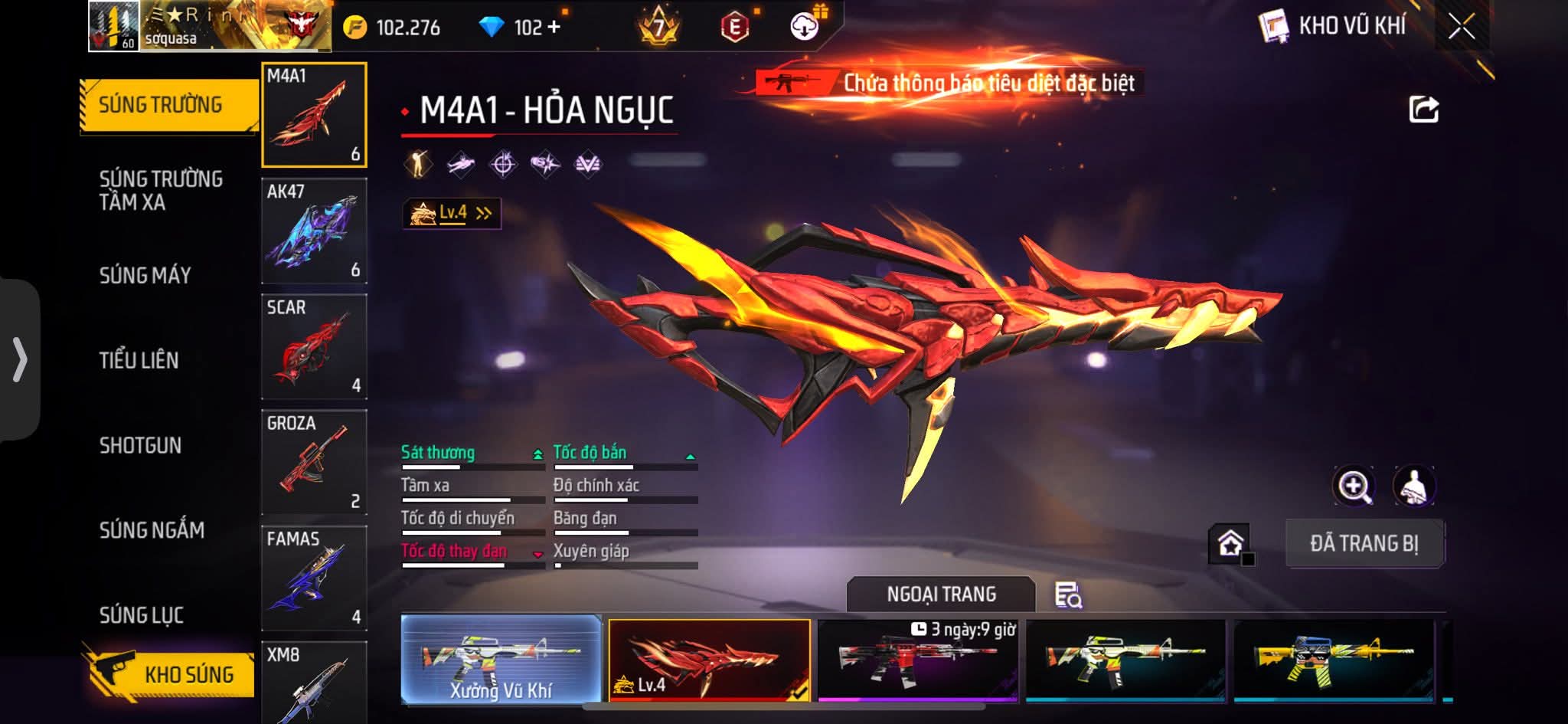Click the Đã Trang Bị equipped button
1568x724 pixels.
point(1364,543)
